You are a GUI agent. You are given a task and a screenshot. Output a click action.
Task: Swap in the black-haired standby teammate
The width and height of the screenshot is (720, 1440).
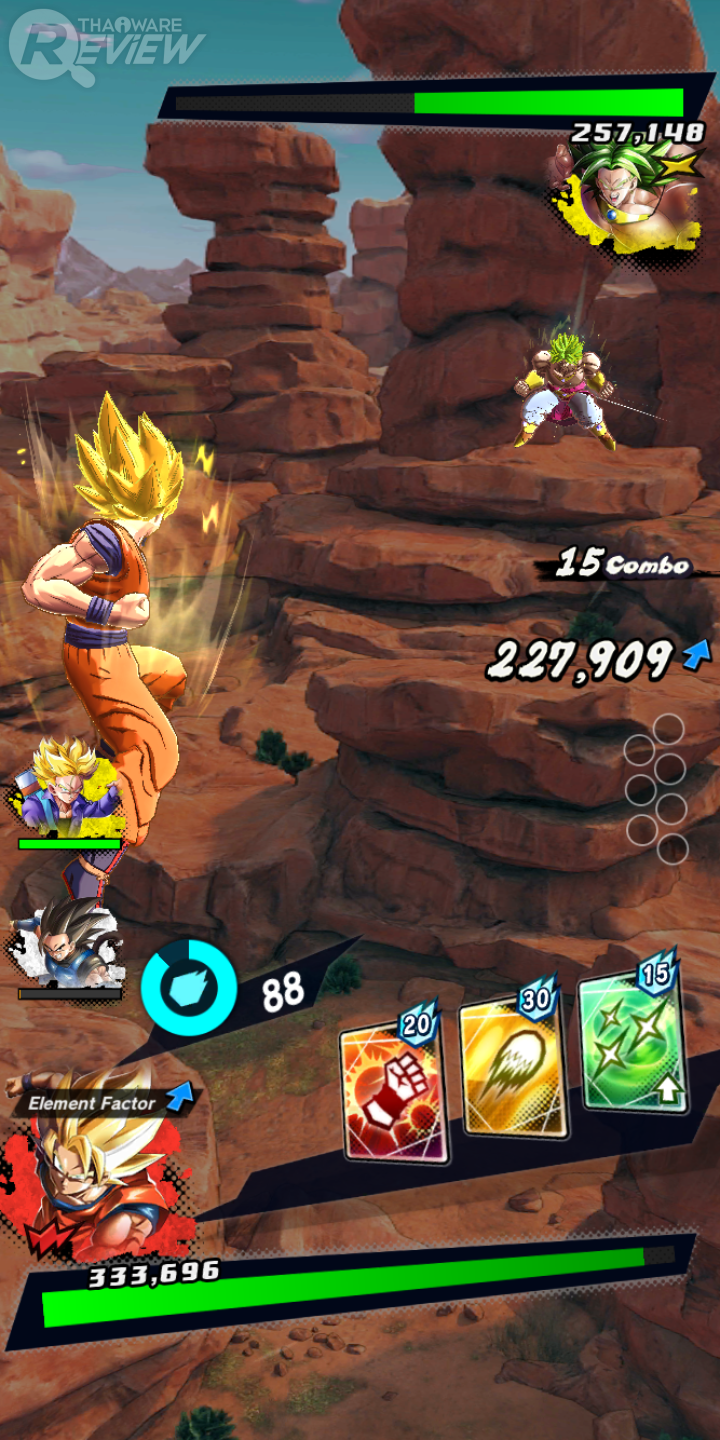pos(68,945)
